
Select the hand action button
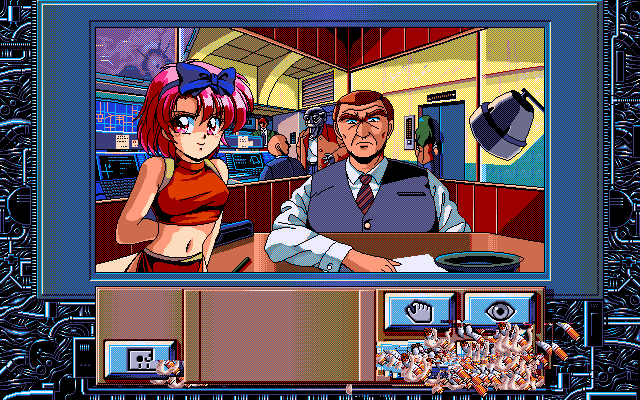click(420, 310)
